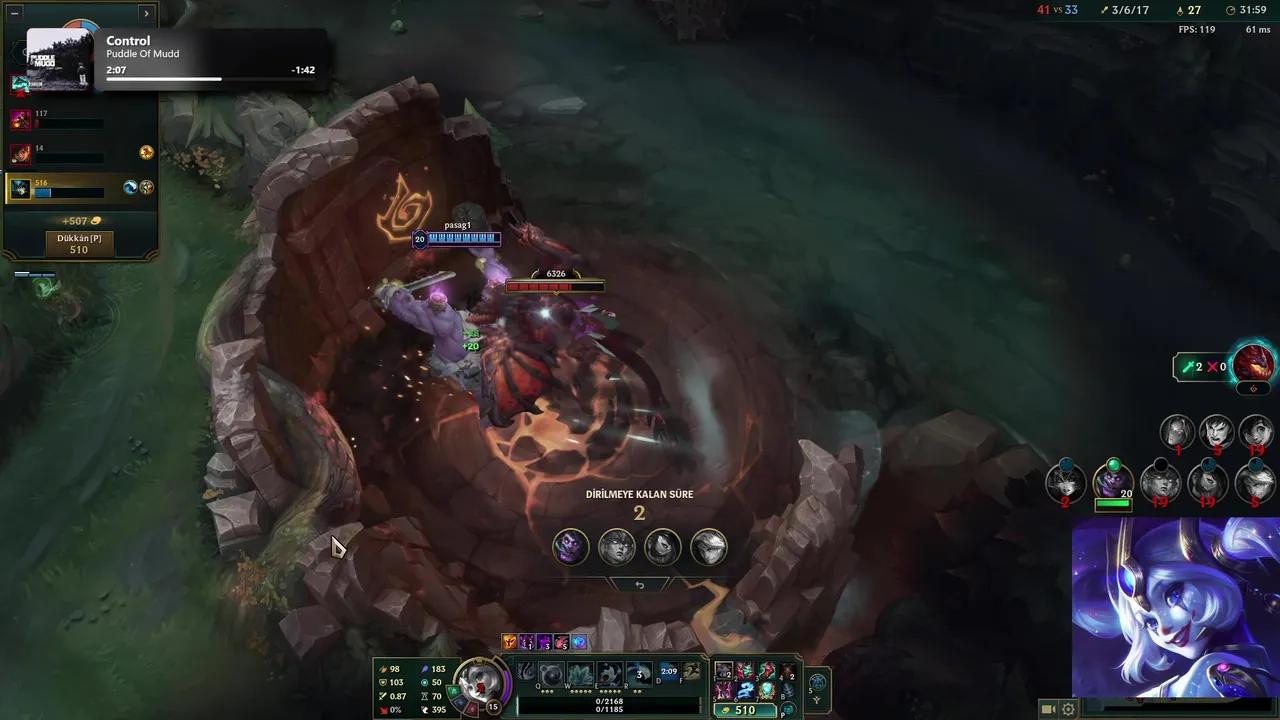Screen dimensions: 1280x720
Task: Click the 510 gold display button
Action: coord(746,710)
